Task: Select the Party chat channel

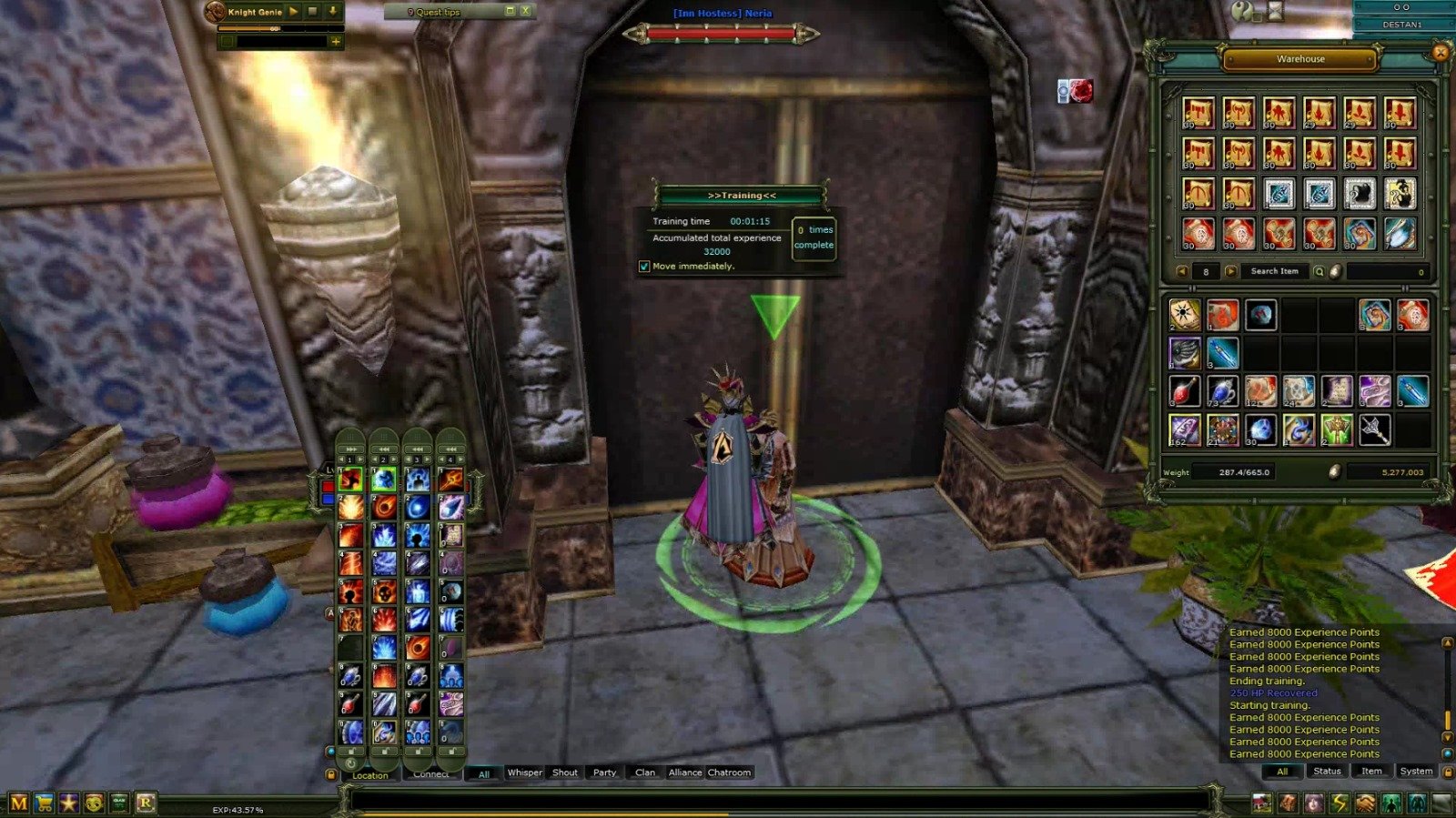Action: click(604, 773)
